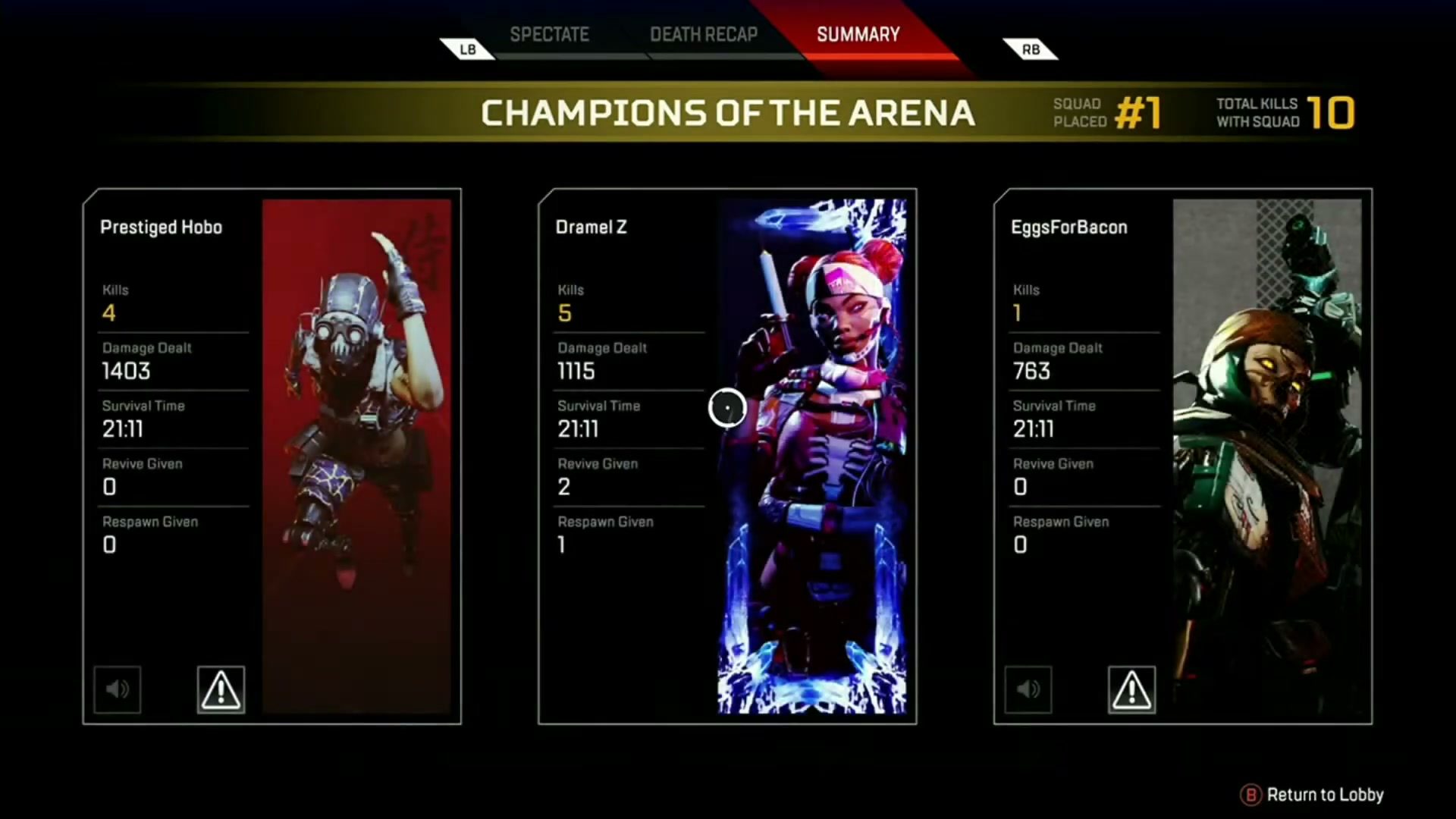Viewport: 1456px width, 819px height.
Task: Report EggsForBacon with warning triangle button
Action: coord(1131,689)
